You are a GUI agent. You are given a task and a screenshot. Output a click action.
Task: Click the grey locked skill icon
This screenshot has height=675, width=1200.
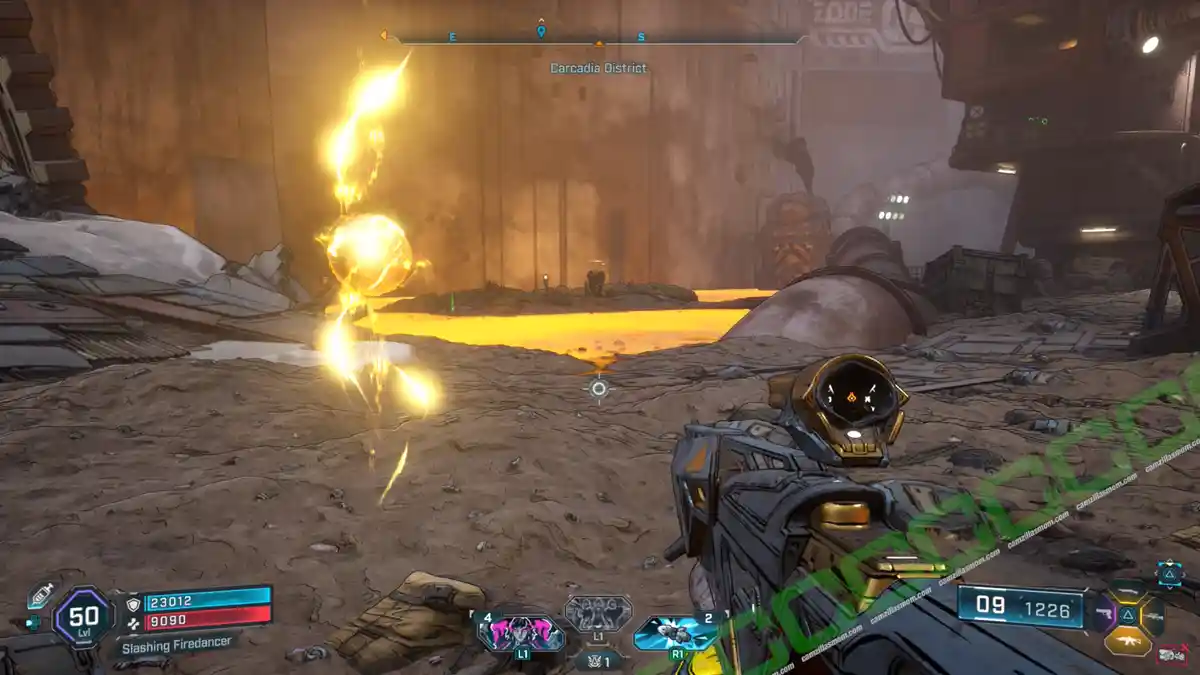pos(598,612)
